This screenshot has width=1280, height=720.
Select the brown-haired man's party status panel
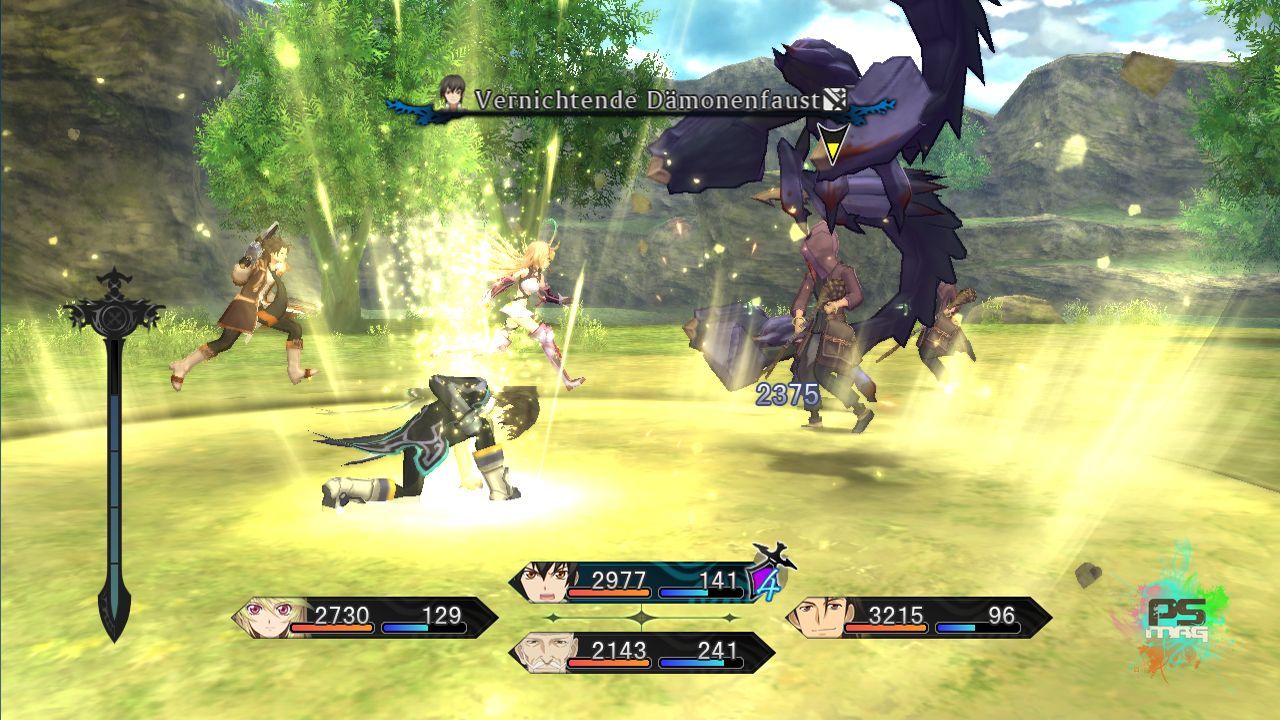point(918,617)
